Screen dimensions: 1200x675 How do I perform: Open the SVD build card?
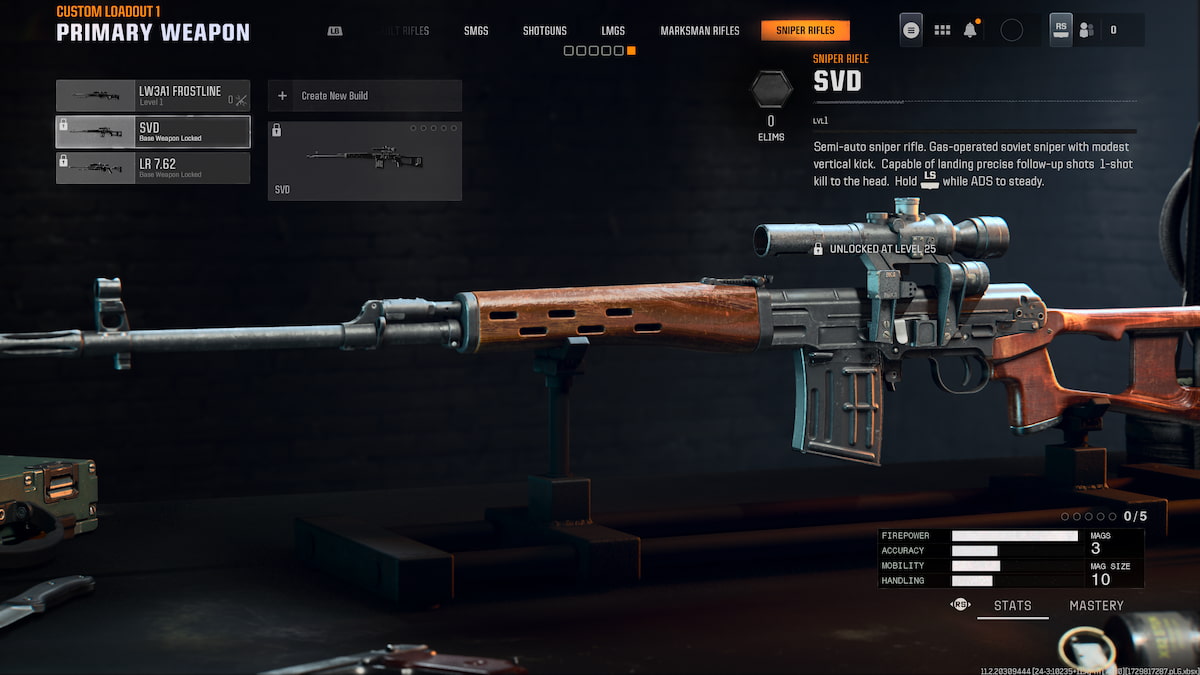[x=364, y=160]
